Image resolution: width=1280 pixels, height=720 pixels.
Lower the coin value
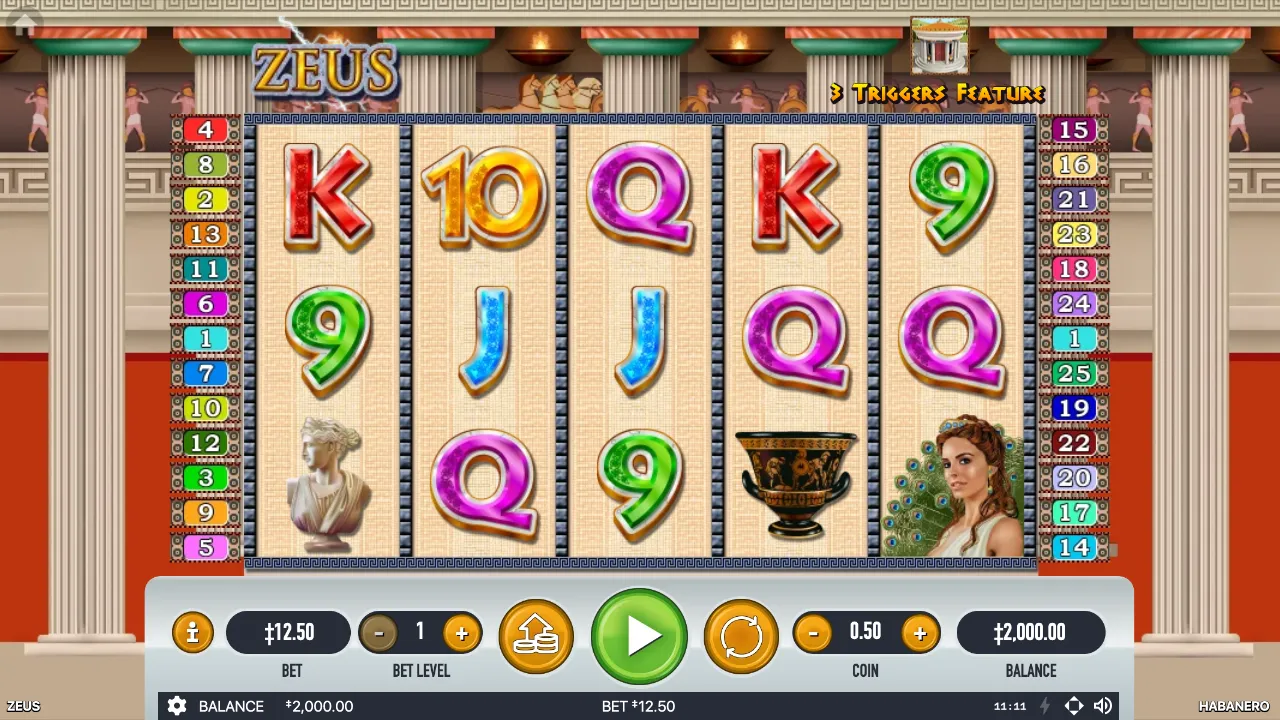813,633
